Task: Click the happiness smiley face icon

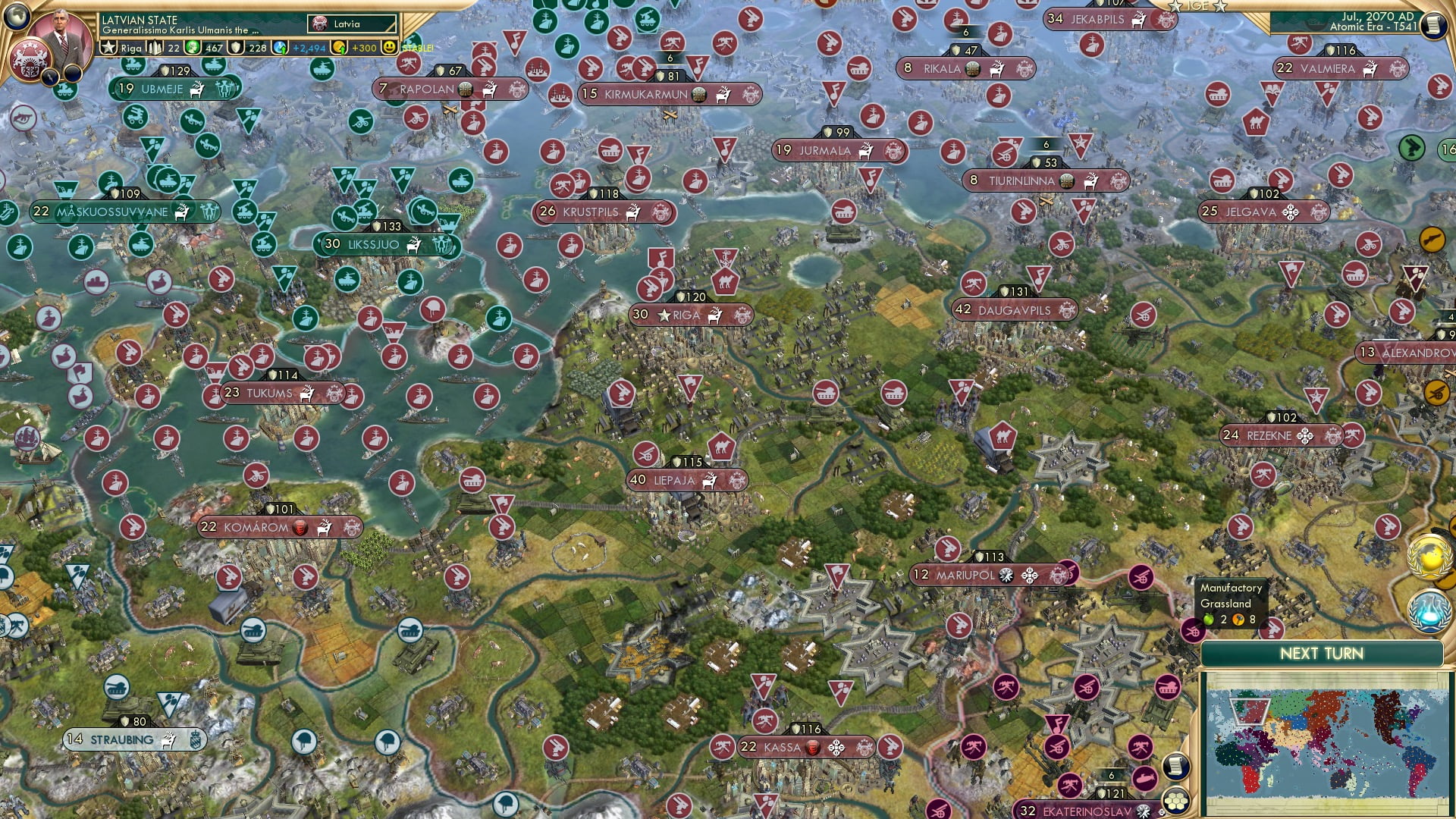Action: (x=389, y=47)
